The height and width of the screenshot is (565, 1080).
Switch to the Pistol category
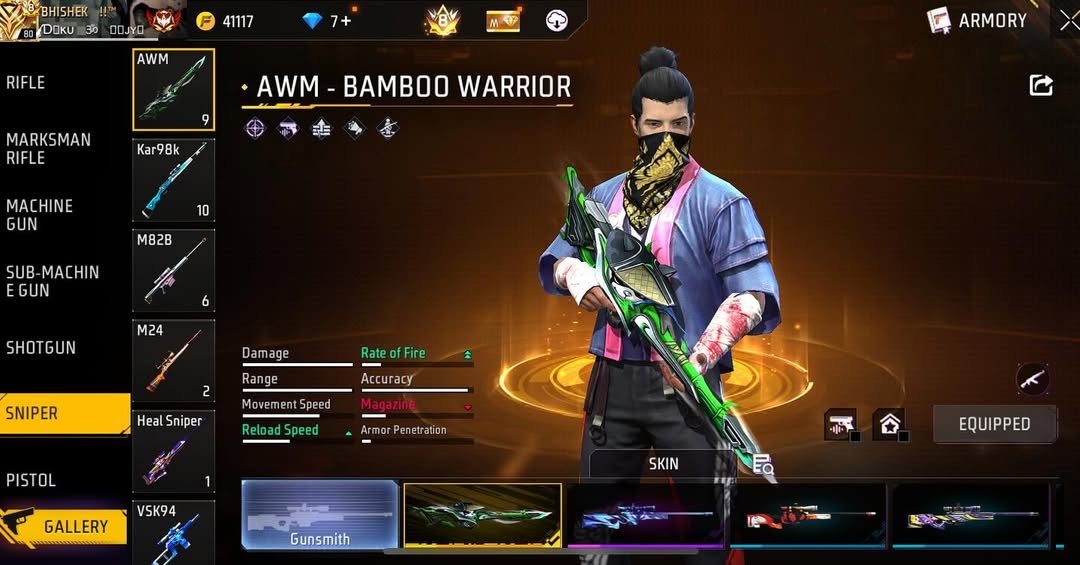pos(31,480)
